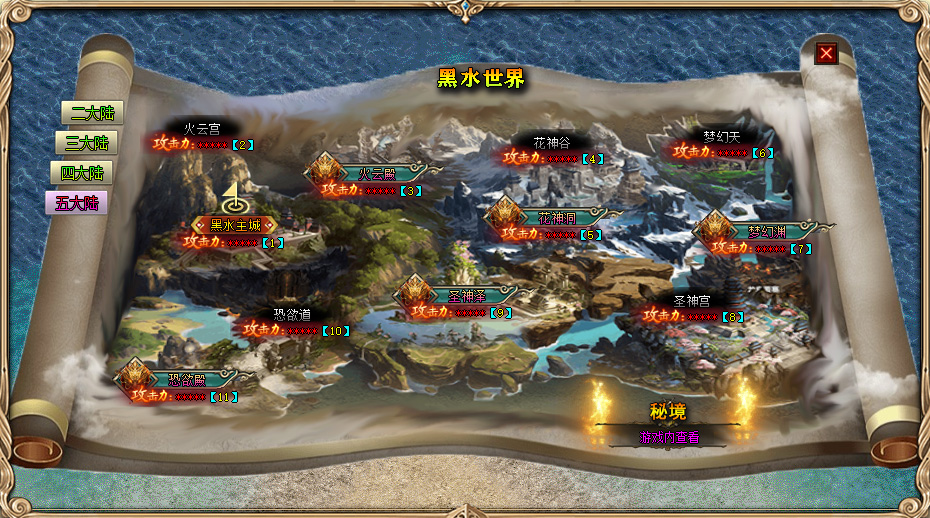Show the 五大陆 continent map
The height and width of the screenshot is (518, 930).
pos(76,203)
